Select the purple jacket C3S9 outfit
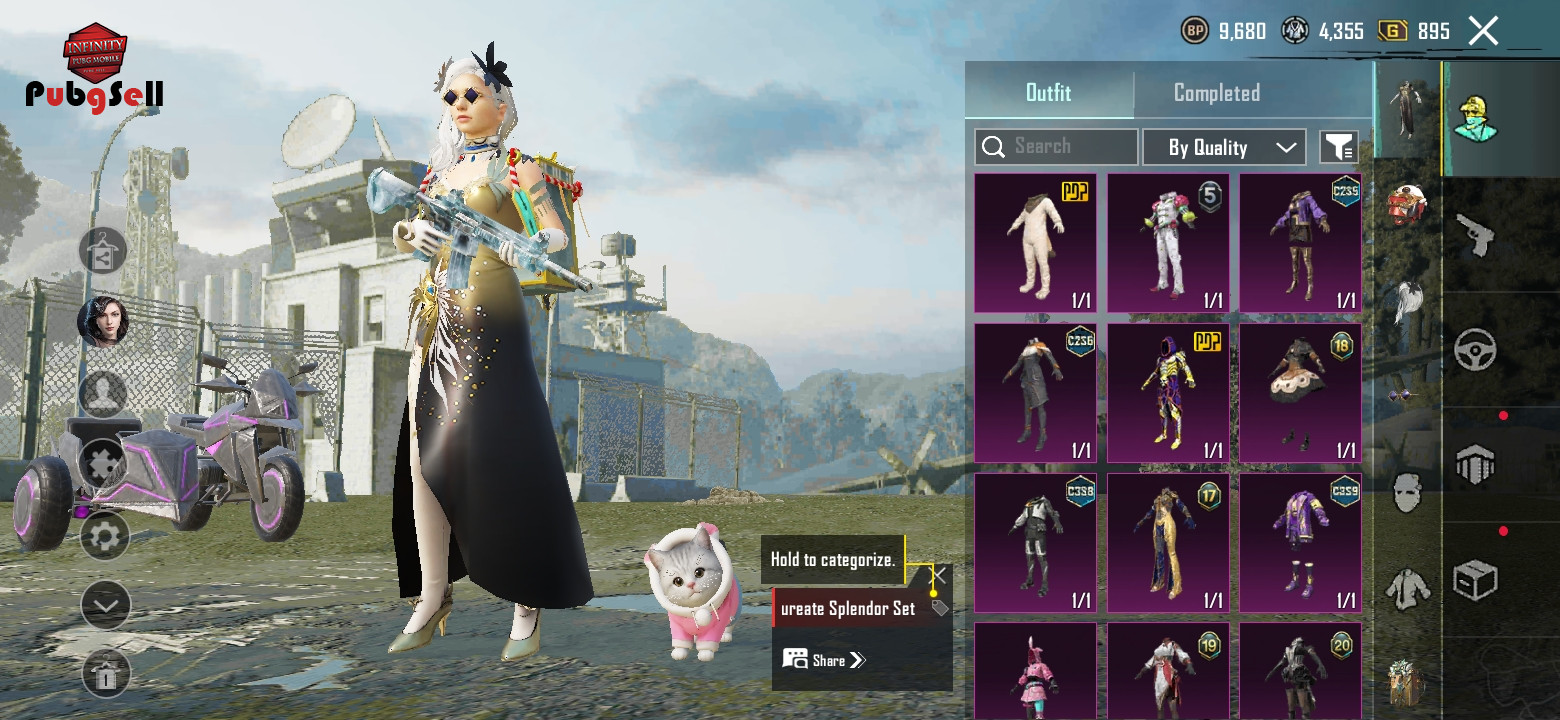Image resolution: width=1560 pixels, height=720 pixels. pos(1300,543)
